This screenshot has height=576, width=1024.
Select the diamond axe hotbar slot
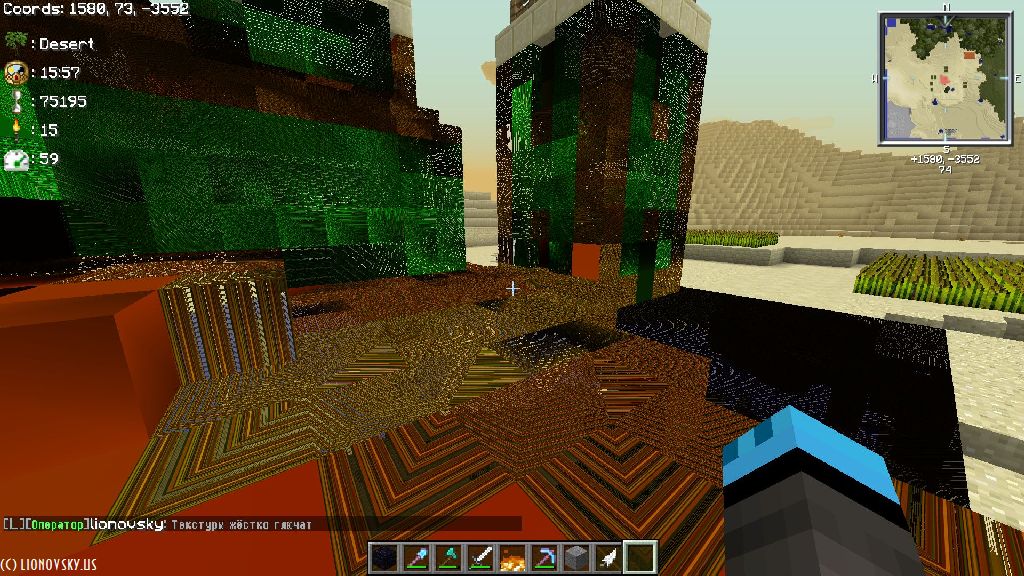[x=449, y=557]
